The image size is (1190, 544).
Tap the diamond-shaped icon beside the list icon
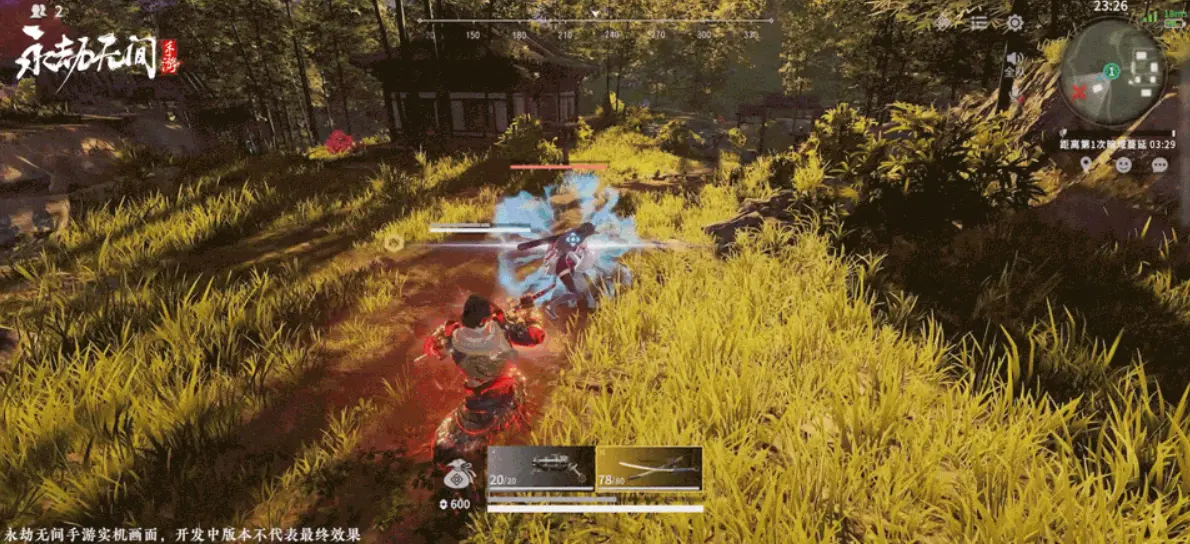tap(944, 22)
